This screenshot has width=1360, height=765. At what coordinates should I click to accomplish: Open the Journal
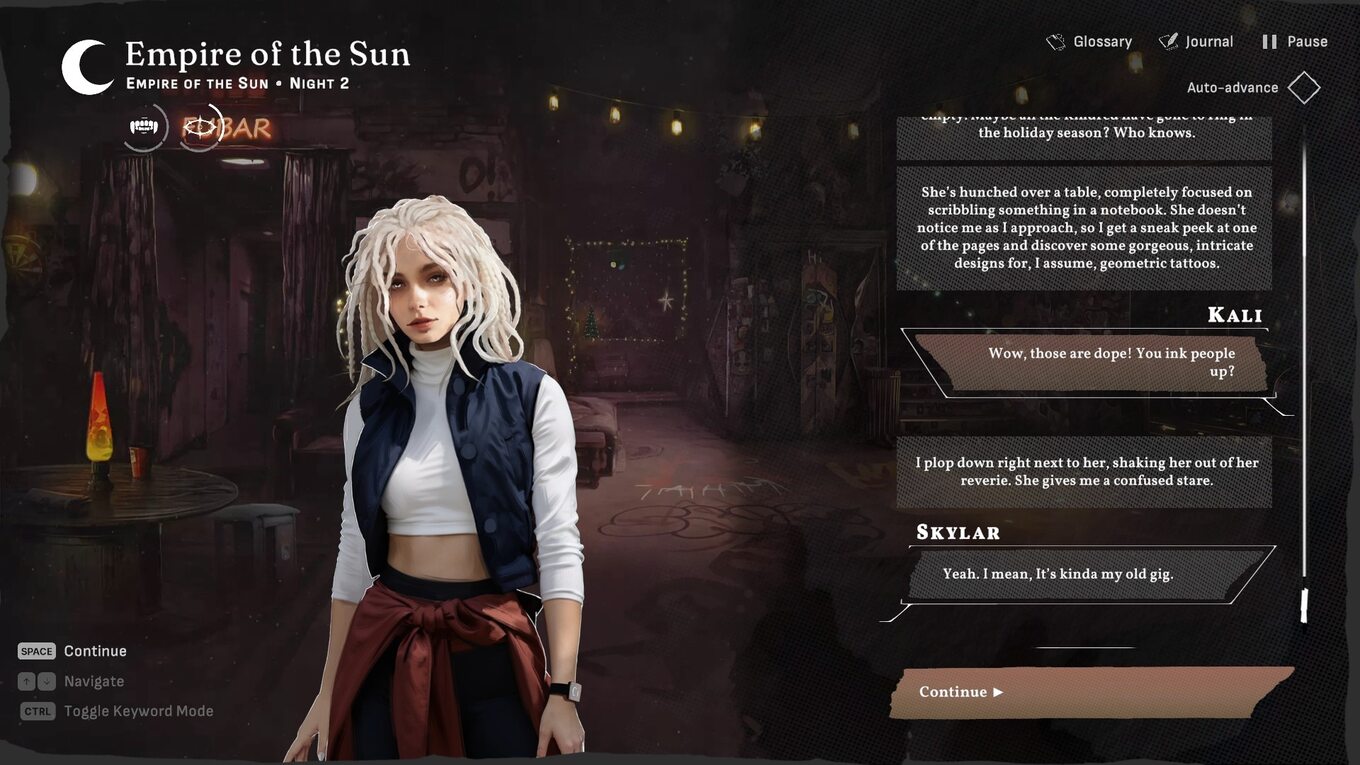point(1196,42)
